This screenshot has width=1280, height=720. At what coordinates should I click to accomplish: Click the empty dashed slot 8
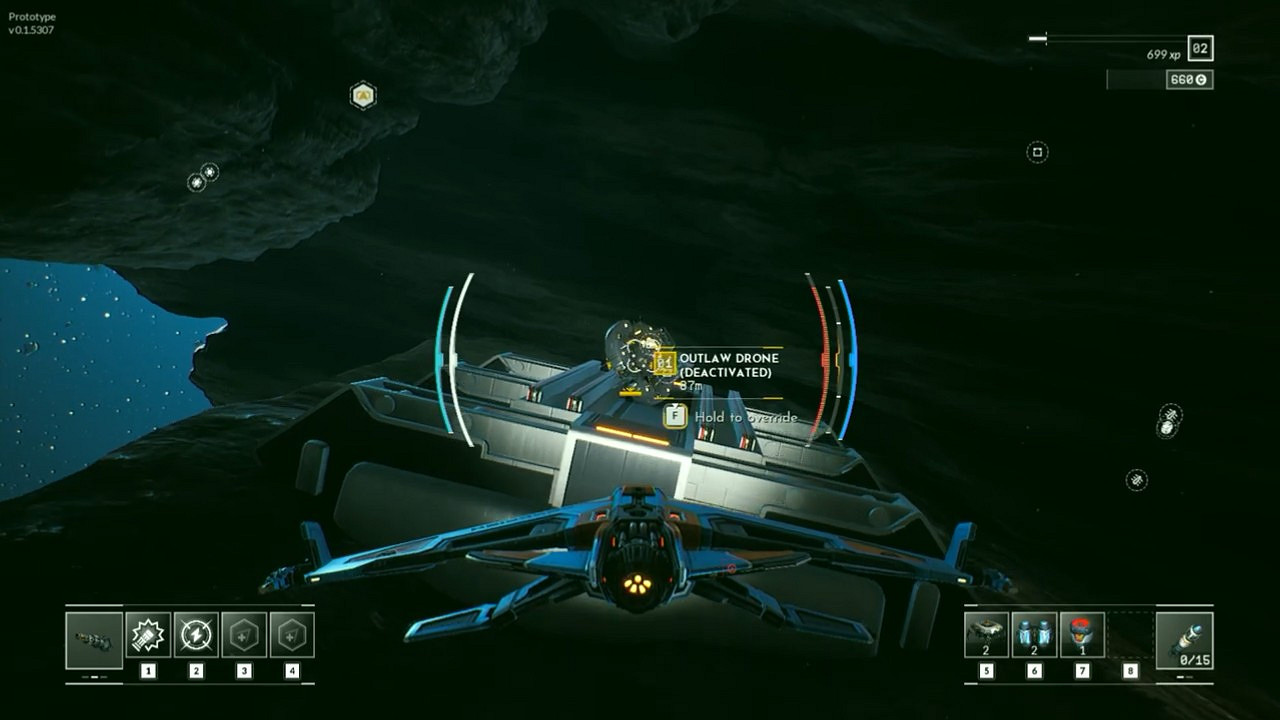coord(1130,632)
